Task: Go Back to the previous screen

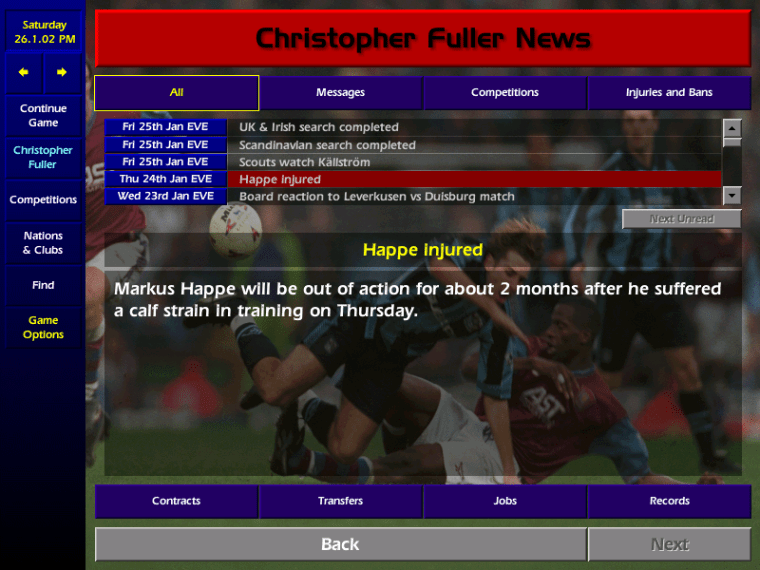Action: click(x=340, y=544)
